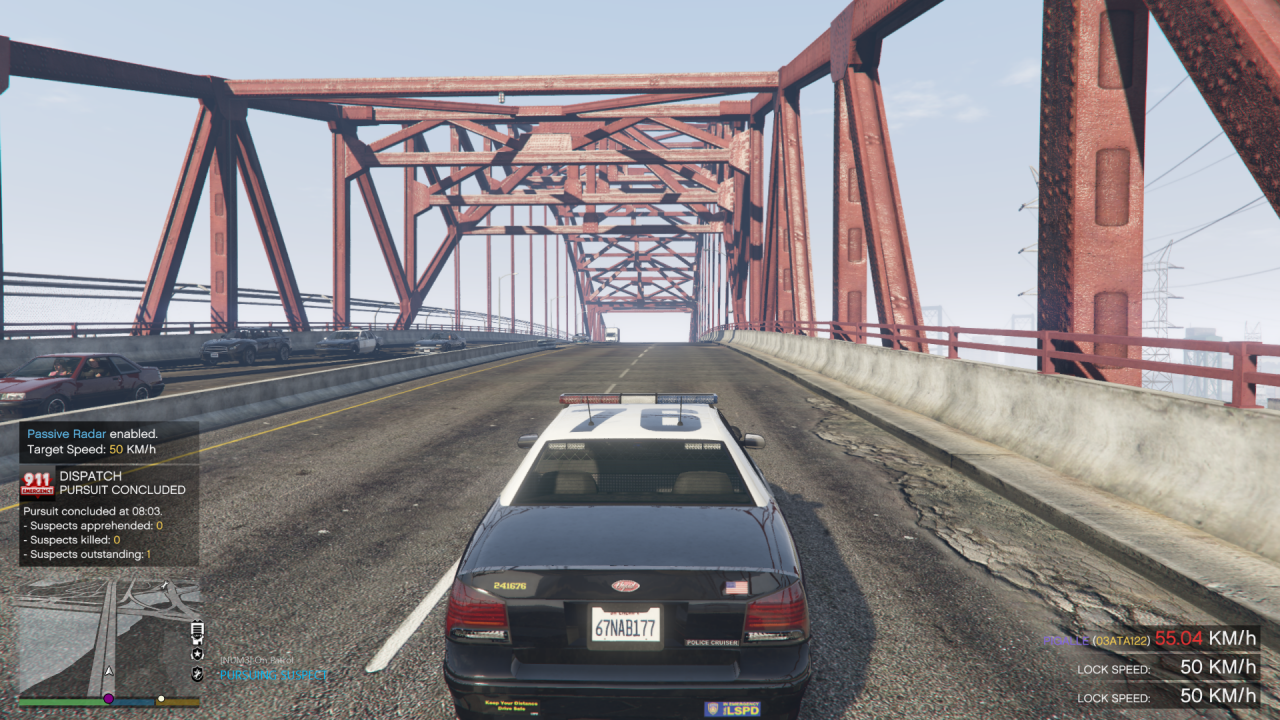Click the white dot on the stamina bar

(161, 699)
